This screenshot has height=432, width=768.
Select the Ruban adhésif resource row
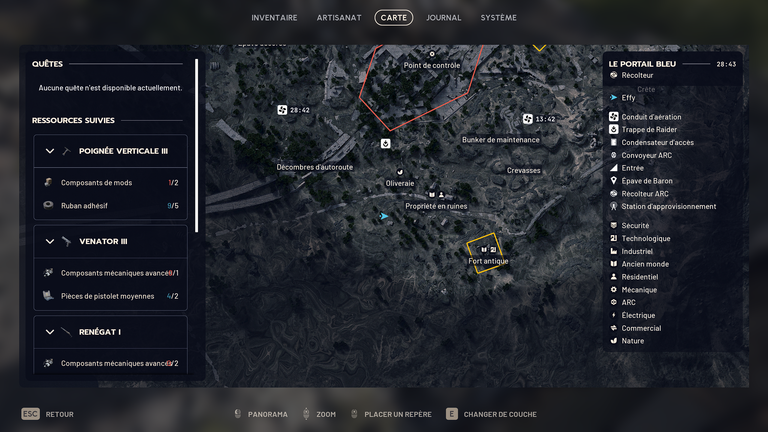110,206
